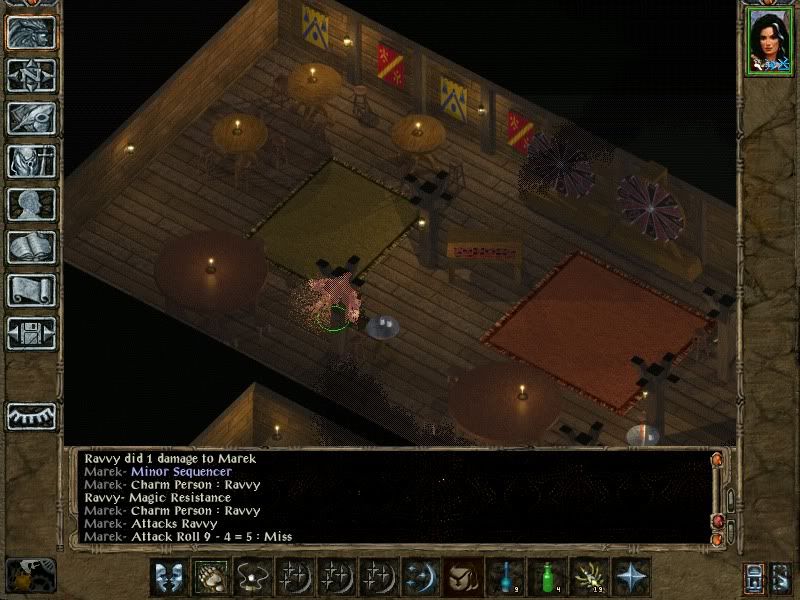Select the dark-haired character portrait

coord(769,42)
